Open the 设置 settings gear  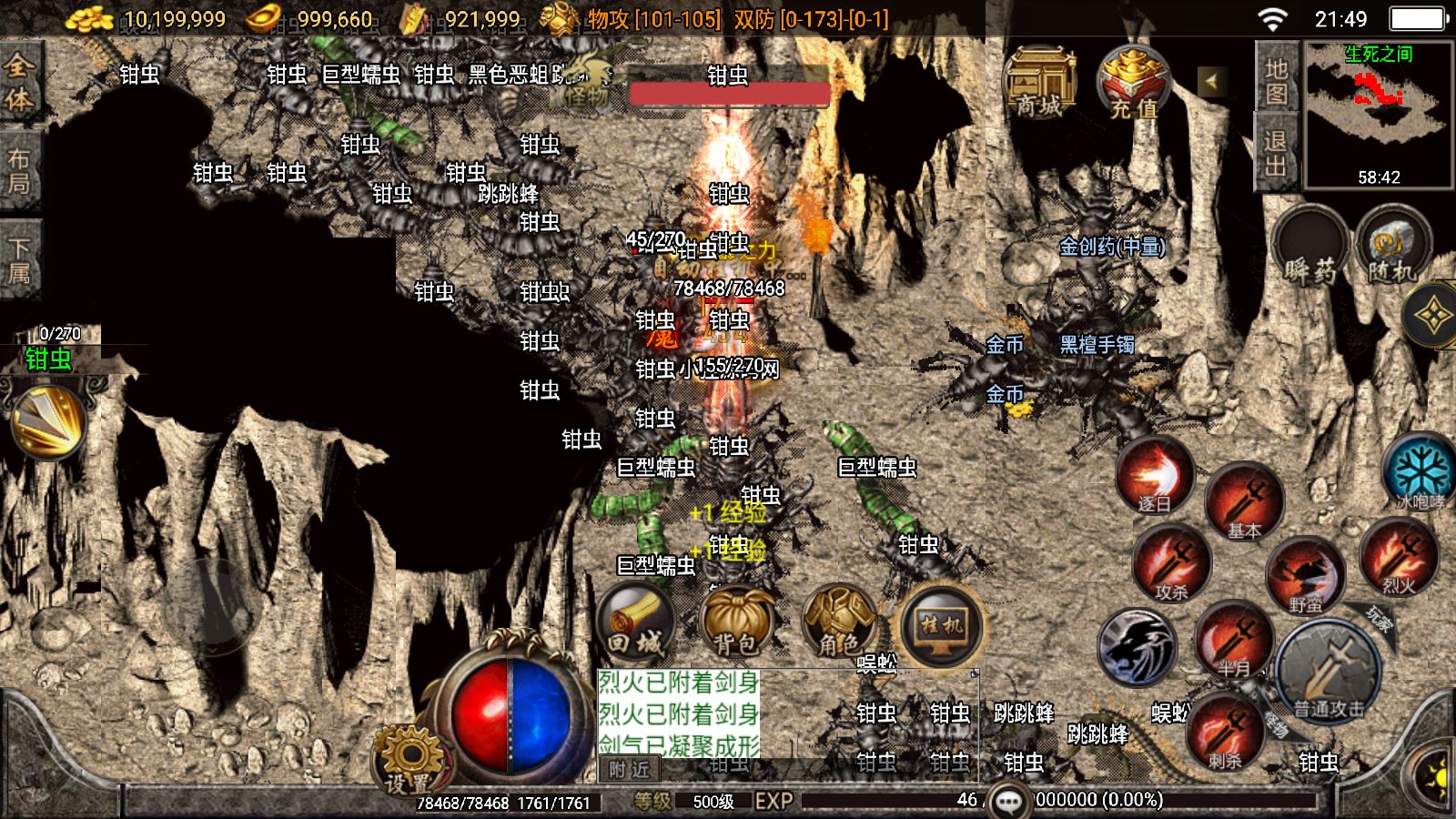408,760
